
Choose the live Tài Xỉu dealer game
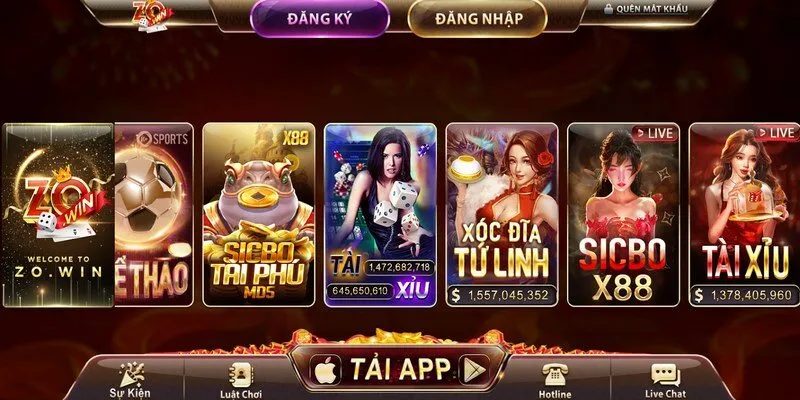[x=742, y=215]
